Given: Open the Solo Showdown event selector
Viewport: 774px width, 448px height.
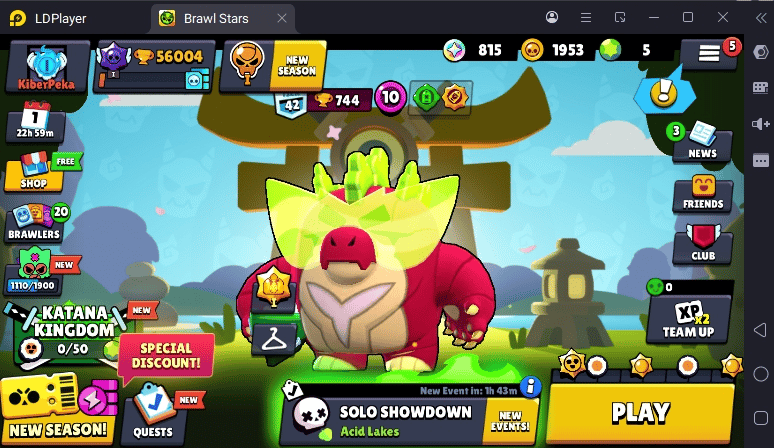Looking at the screenshot, I should pyautogui.click(x=405, y=420).
